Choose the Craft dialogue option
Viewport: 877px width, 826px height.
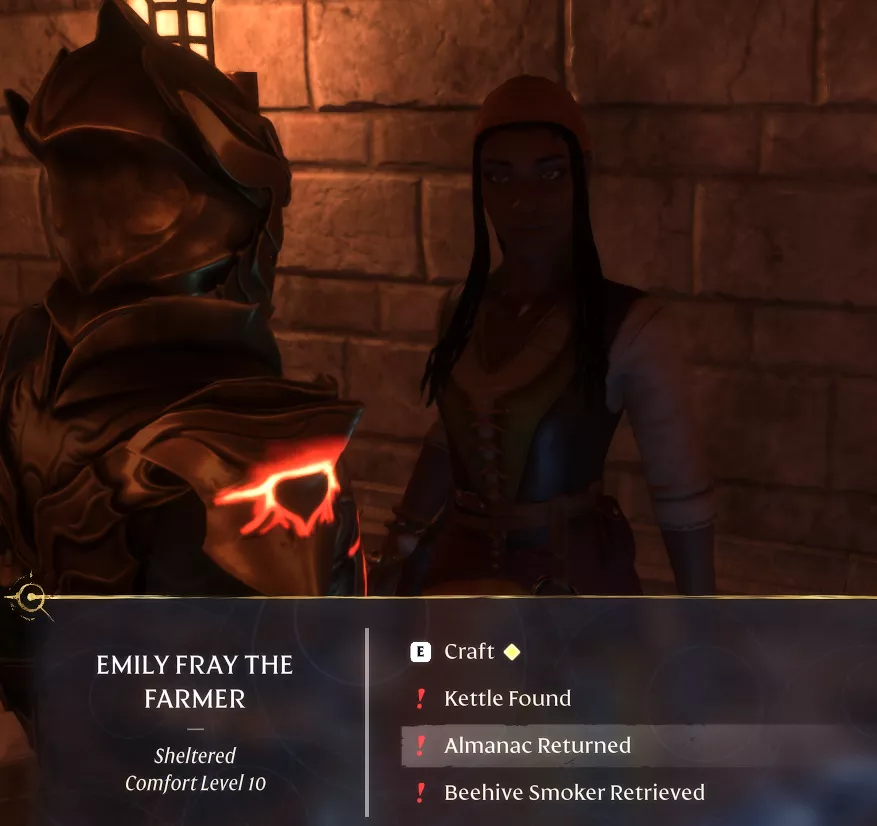point(469,652)
